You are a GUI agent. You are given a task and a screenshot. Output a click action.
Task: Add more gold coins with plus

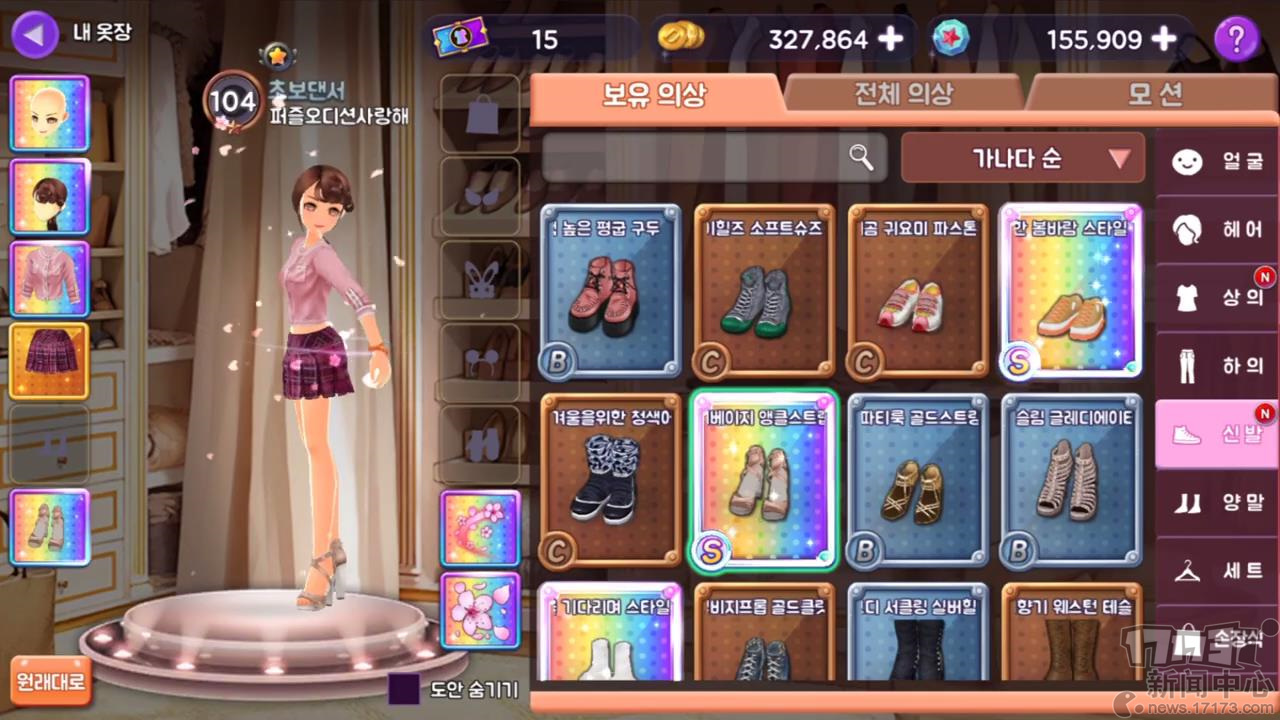click(889, 39)
